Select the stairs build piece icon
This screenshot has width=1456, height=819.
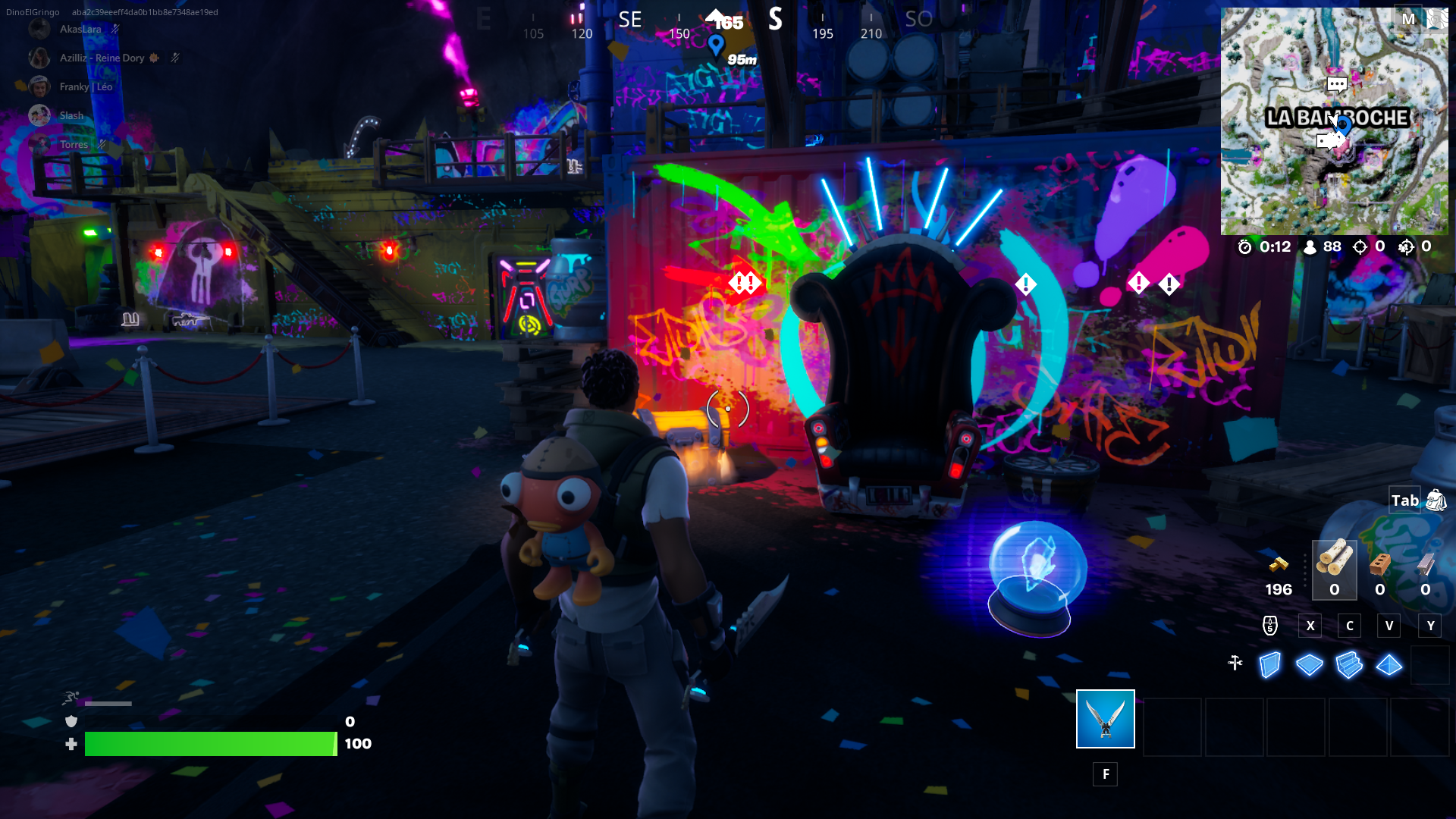point(1350,664)
